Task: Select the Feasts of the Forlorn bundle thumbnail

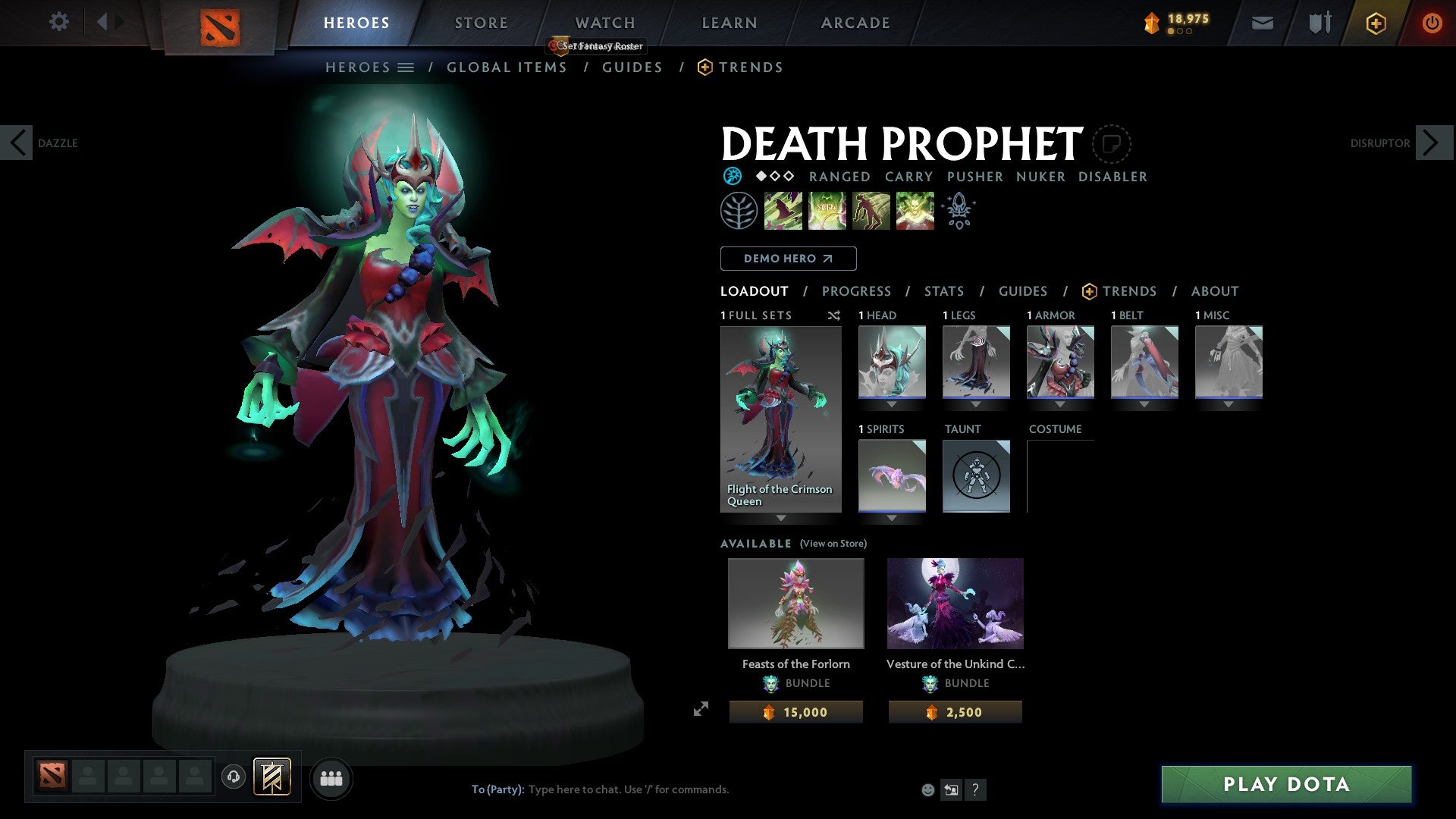Action: [795, 603]
